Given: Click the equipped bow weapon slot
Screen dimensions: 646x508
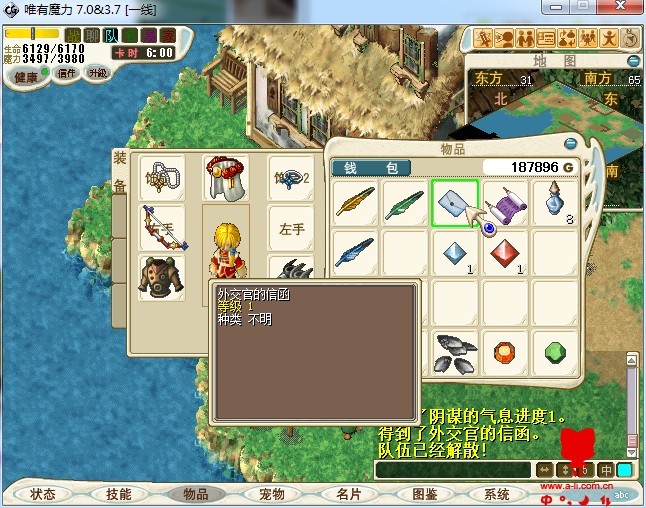Looking at the screenshot, I should [x=161, y=226].
